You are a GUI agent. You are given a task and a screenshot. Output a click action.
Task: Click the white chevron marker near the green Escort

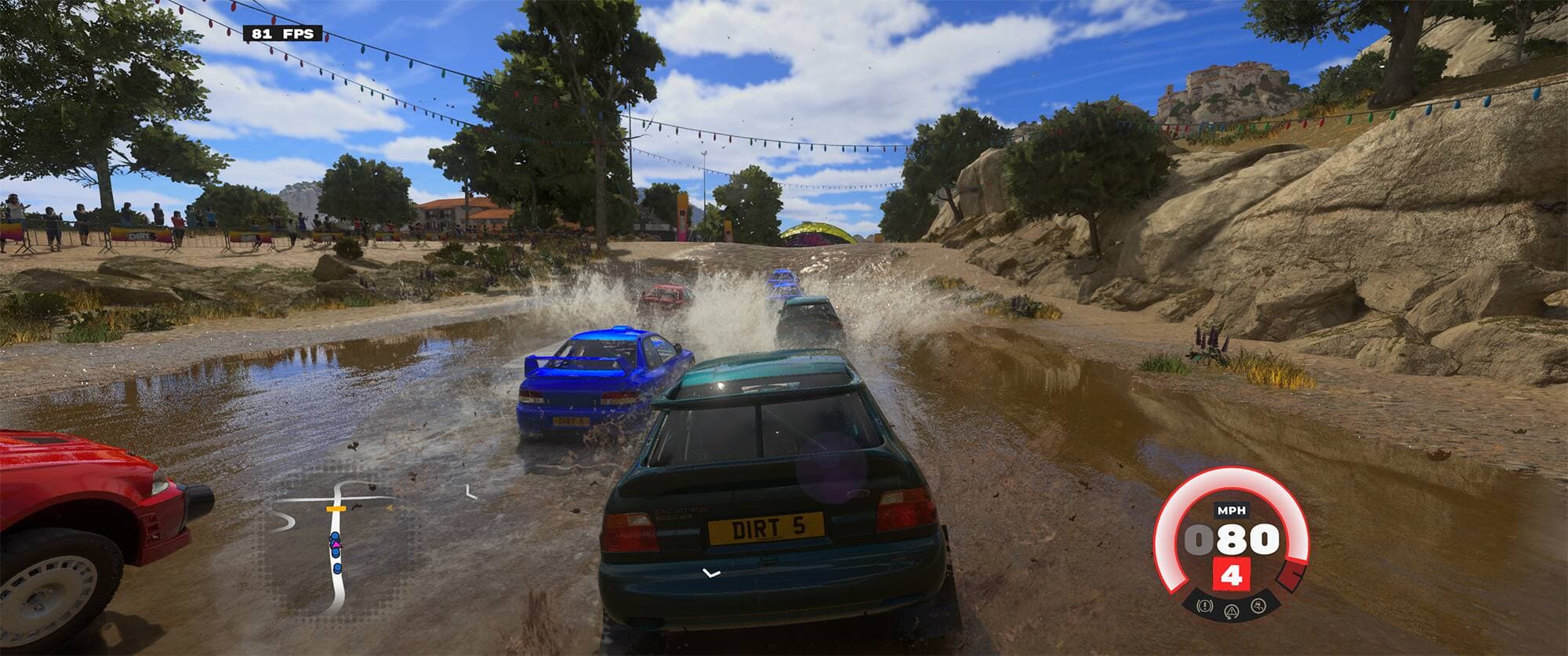[711, 573]
